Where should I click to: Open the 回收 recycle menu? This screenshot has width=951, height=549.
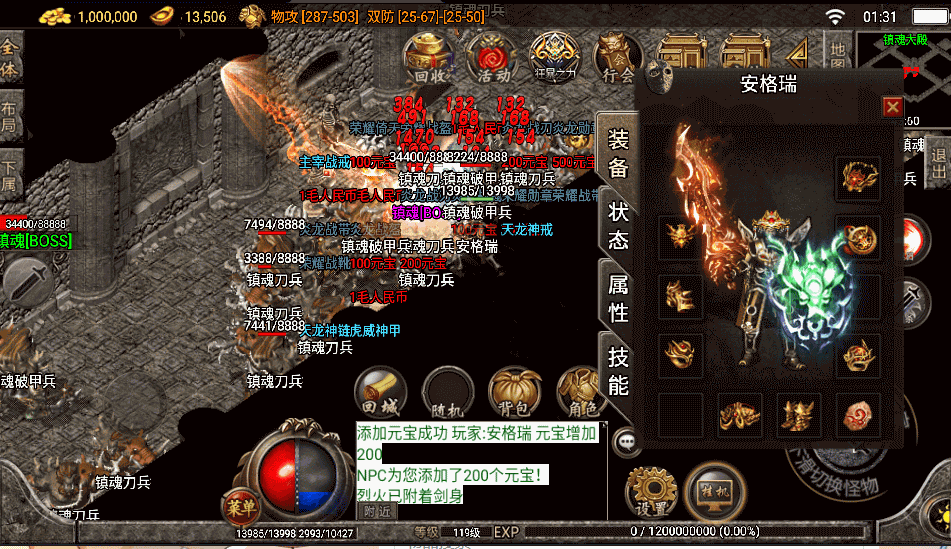coord(432,57)
